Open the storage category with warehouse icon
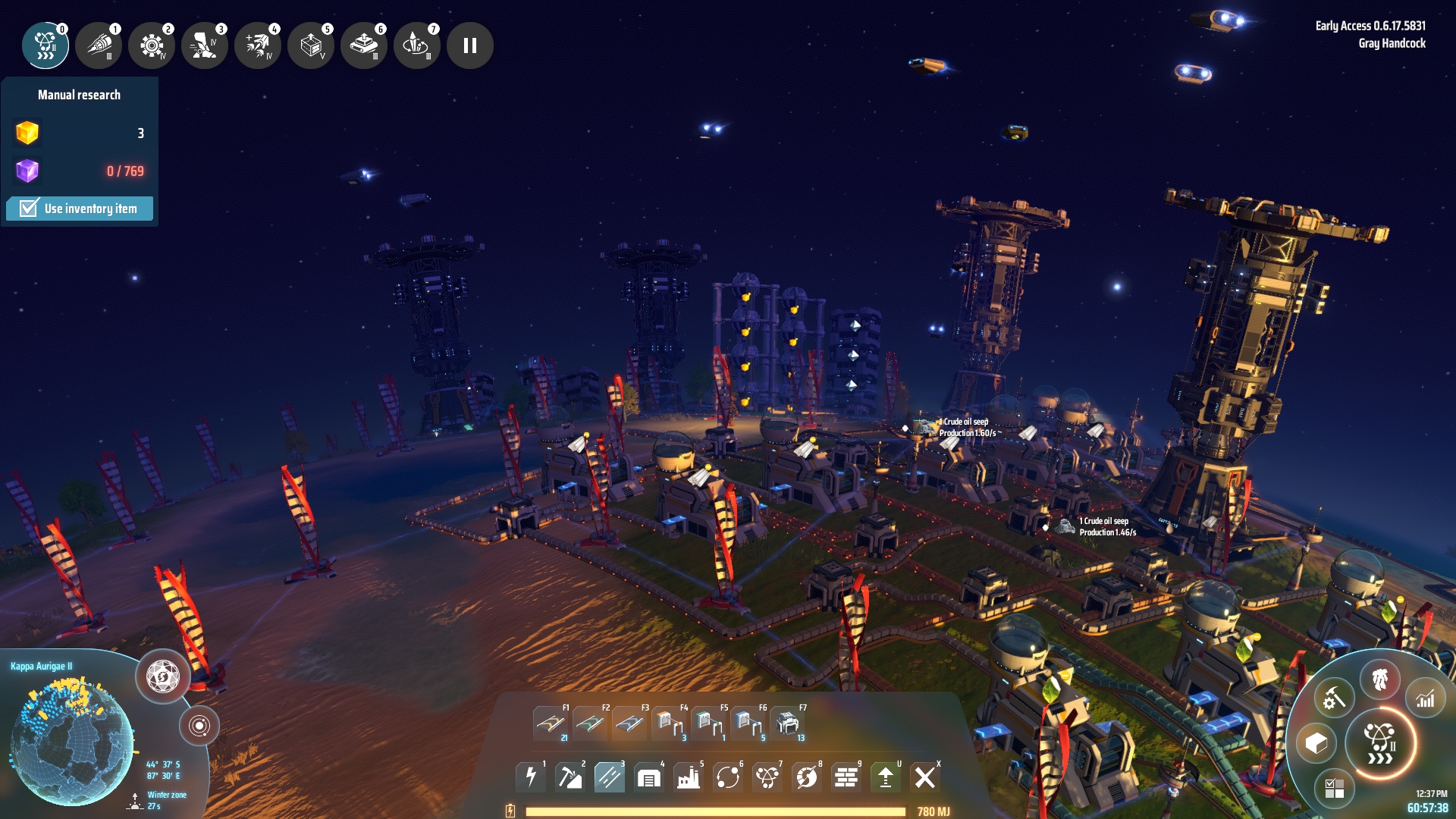This screenshot has height=819, width=1456. [x=649, y=777]
